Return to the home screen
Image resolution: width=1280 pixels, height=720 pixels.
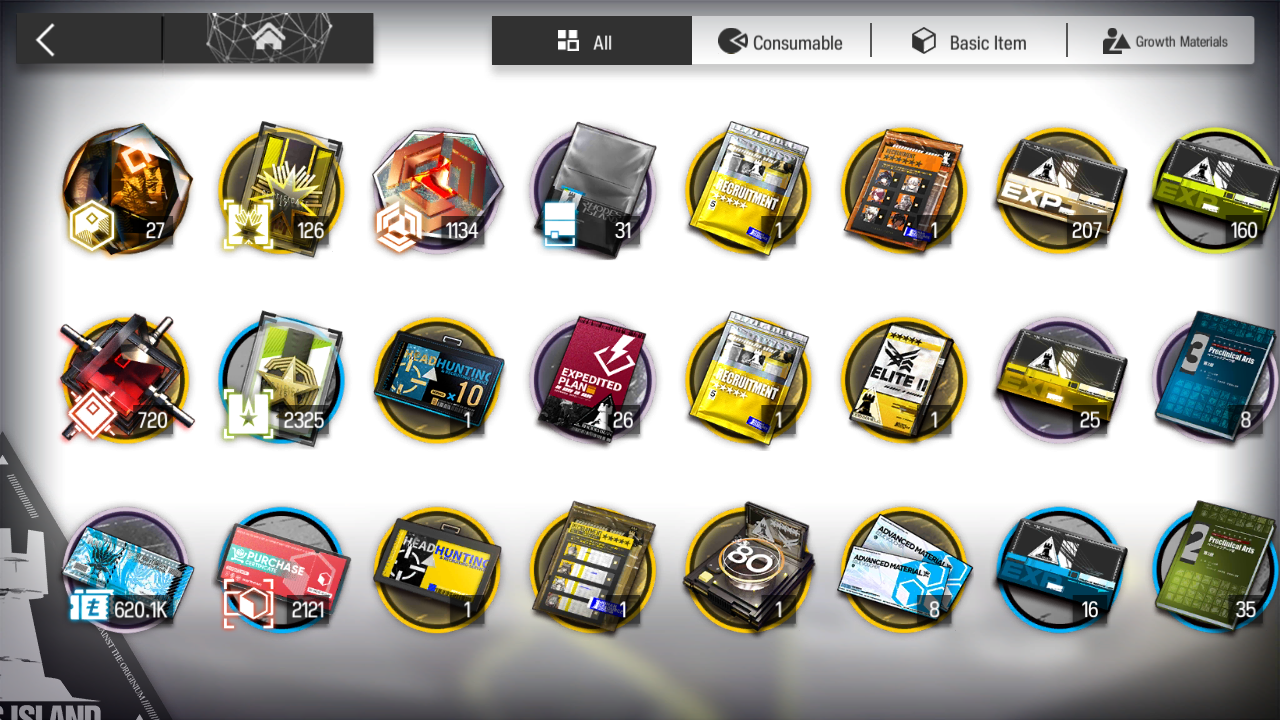267,40
